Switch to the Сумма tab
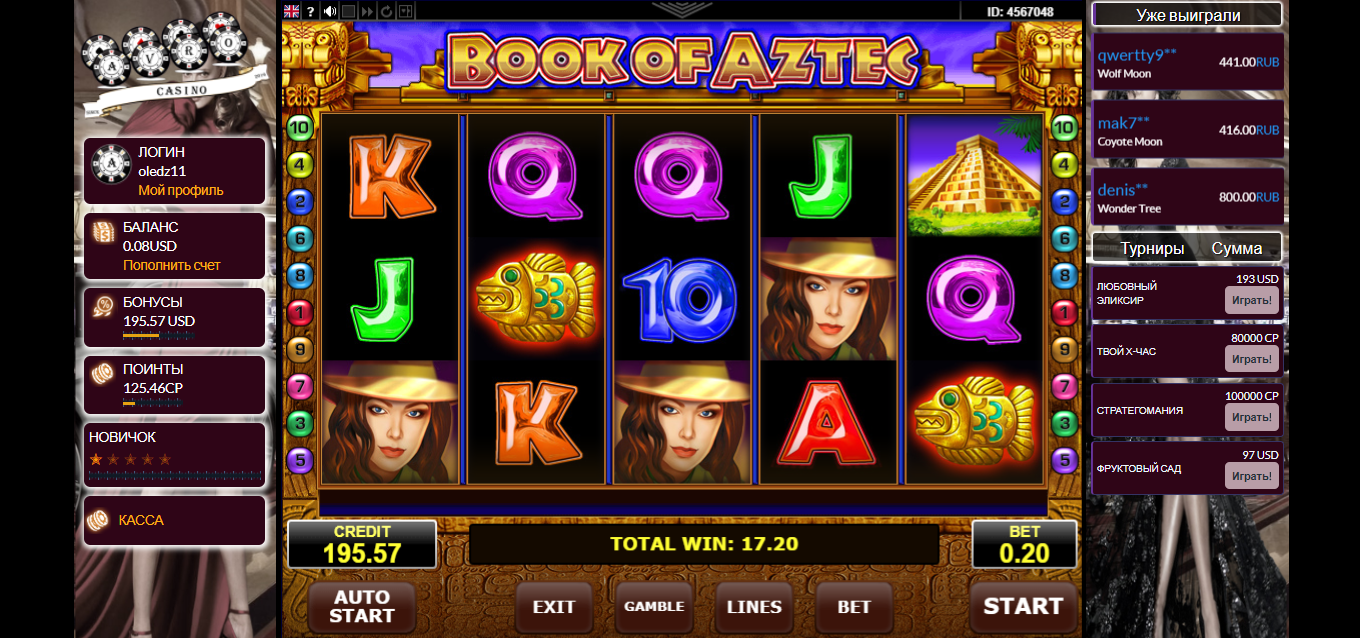1360x638 pixels. pos(1237,249)
